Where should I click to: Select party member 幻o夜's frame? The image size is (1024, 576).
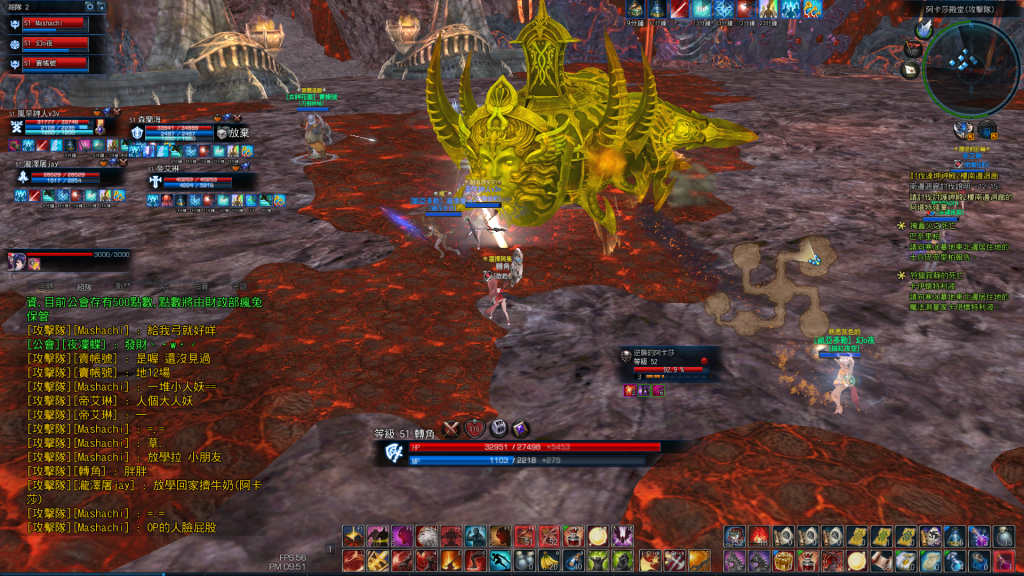(x=54, y=44)
